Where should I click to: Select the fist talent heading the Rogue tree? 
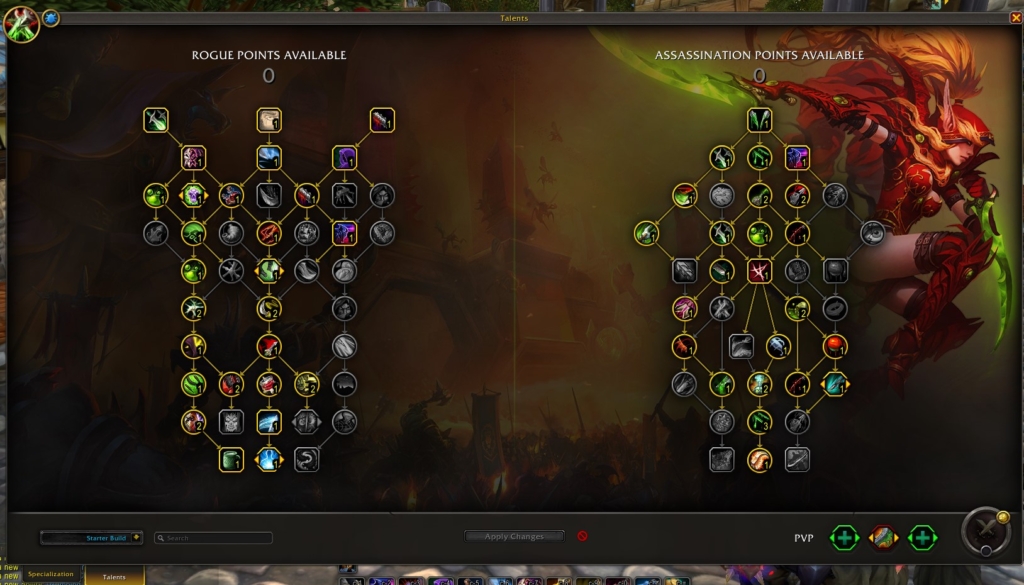(269, 120)
